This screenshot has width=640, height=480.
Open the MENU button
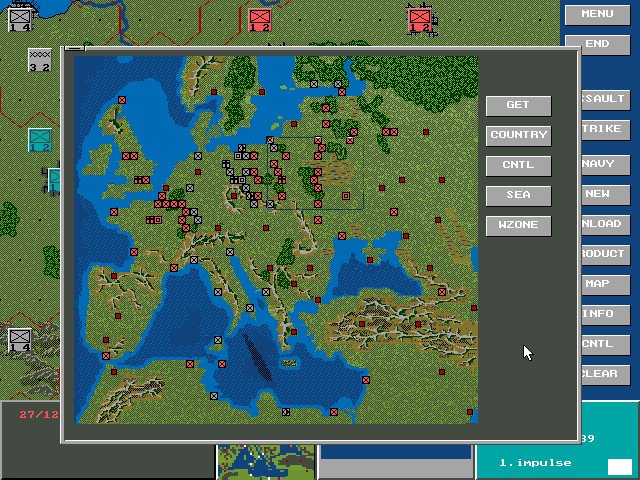tap(597, 14)
